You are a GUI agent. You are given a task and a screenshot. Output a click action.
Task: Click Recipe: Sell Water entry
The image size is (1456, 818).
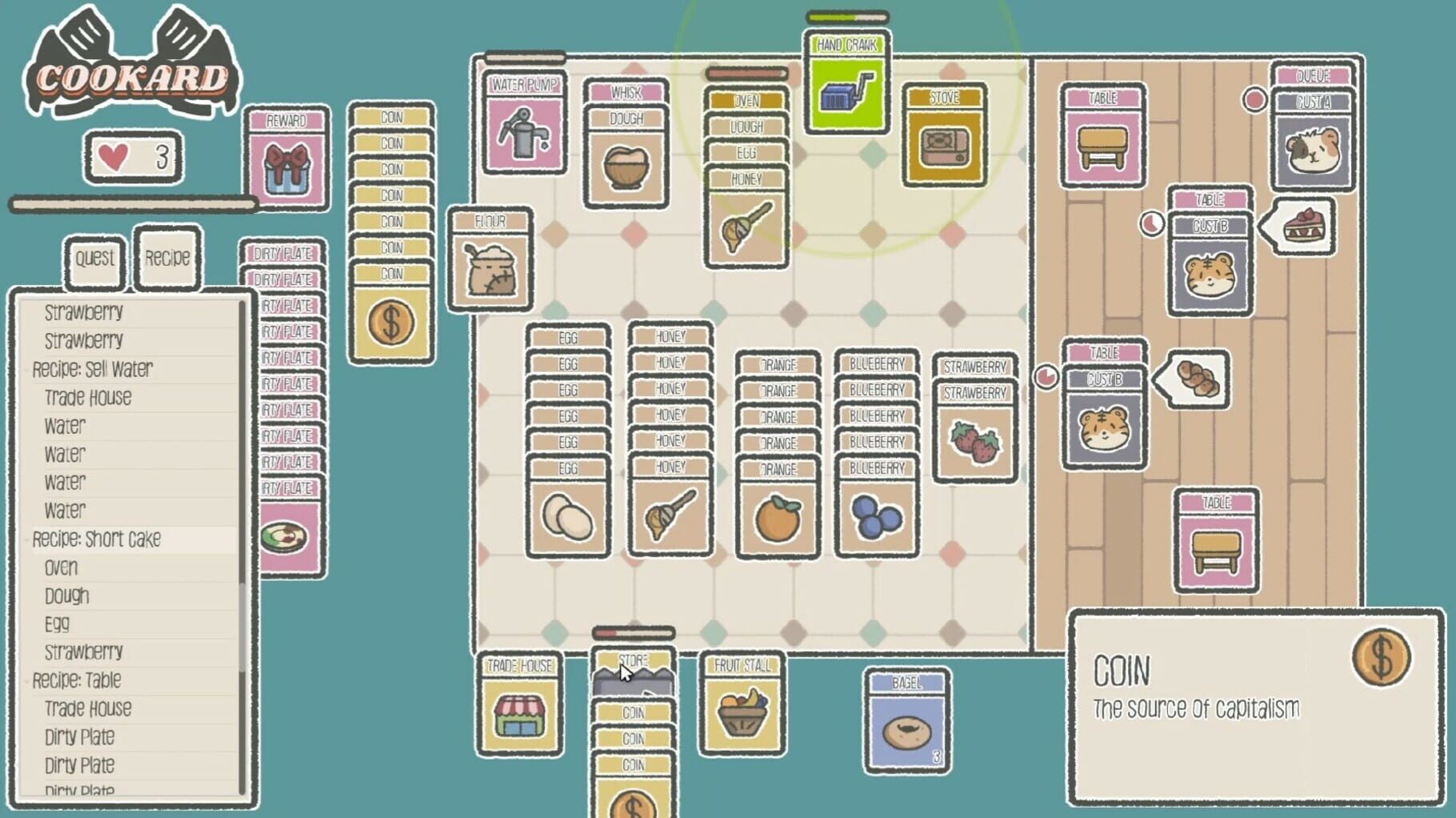pyautogui.click(x=92, y=369)
